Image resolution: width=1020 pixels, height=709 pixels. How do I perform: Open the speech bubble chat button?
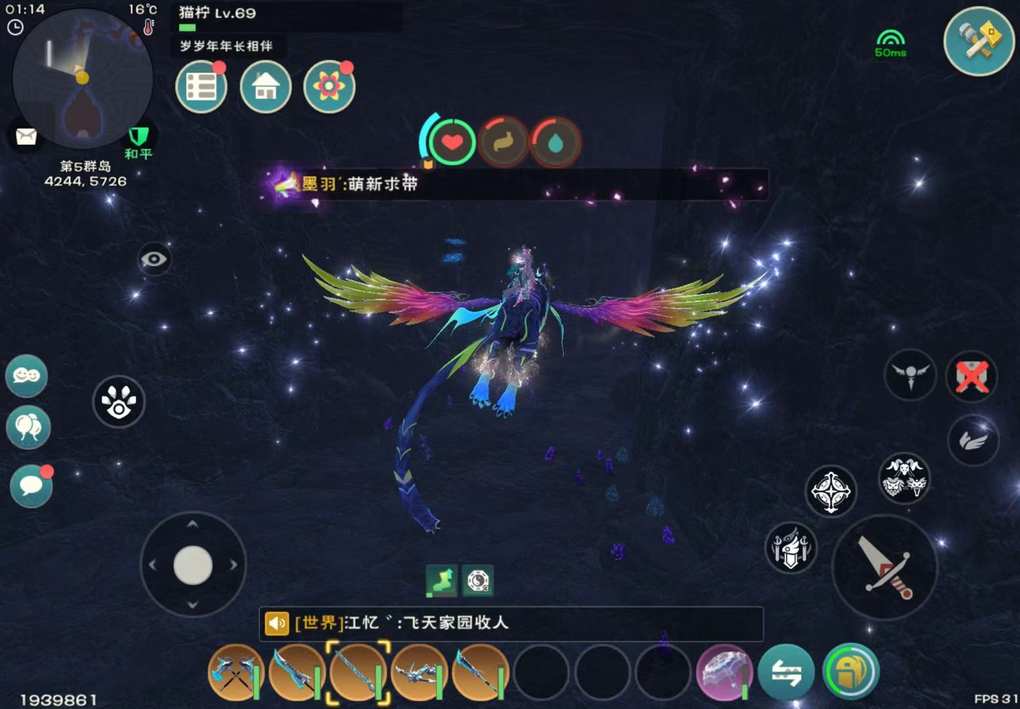click(x=31, y=486)
